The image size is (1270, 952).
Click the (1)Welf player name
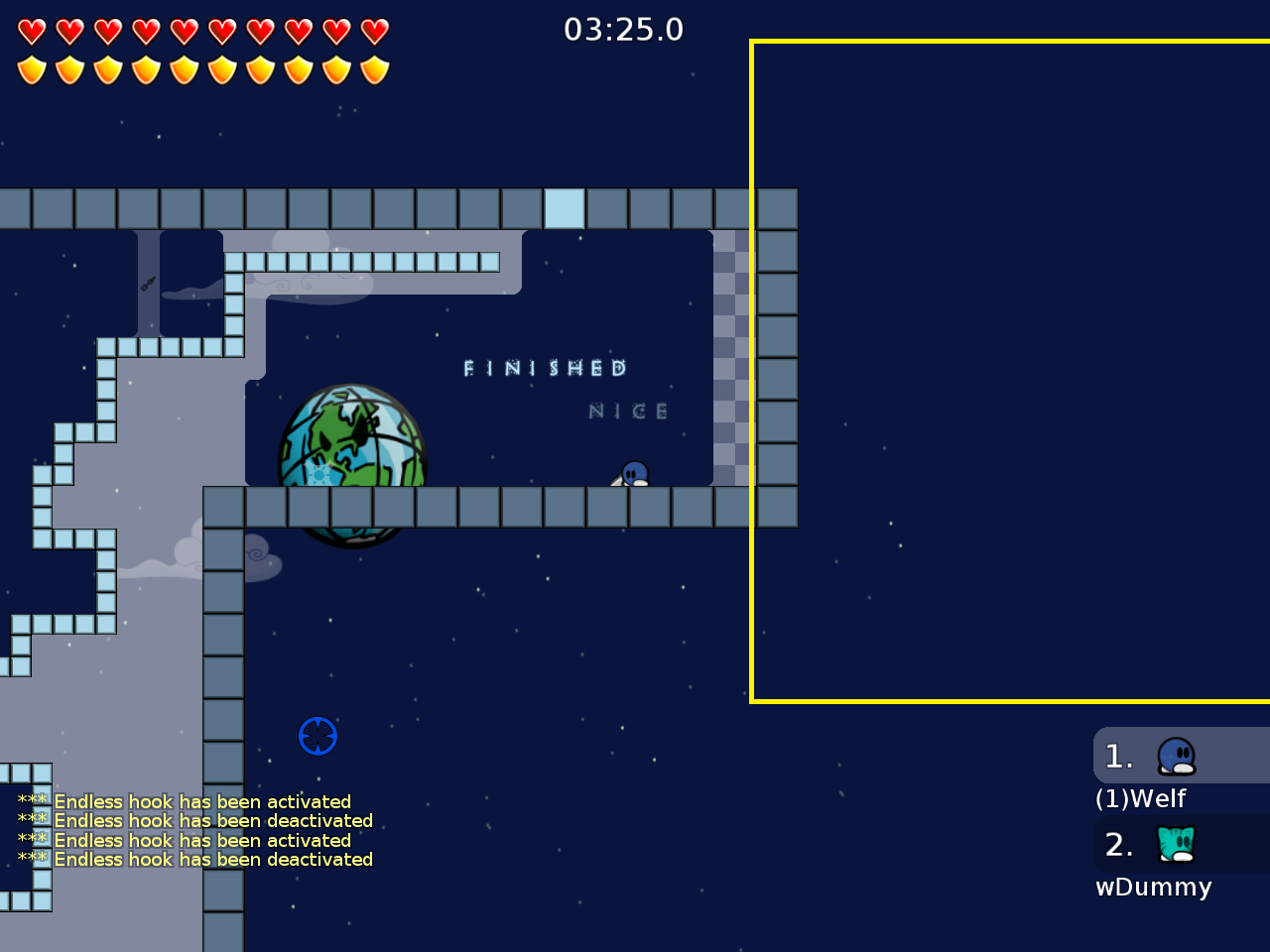1139,797
